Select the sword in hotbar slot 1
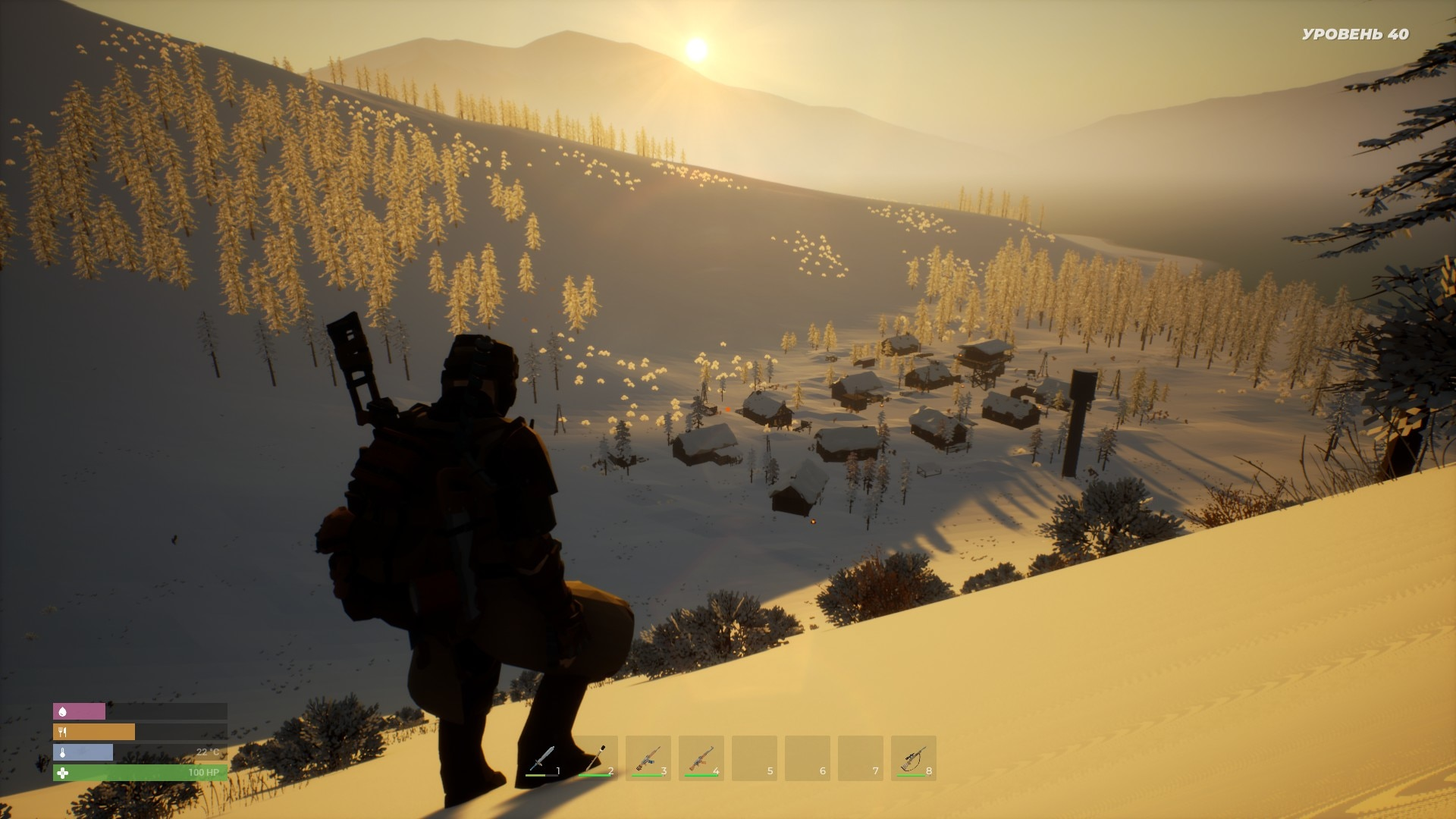1456x819 pixels. [542, 758]
